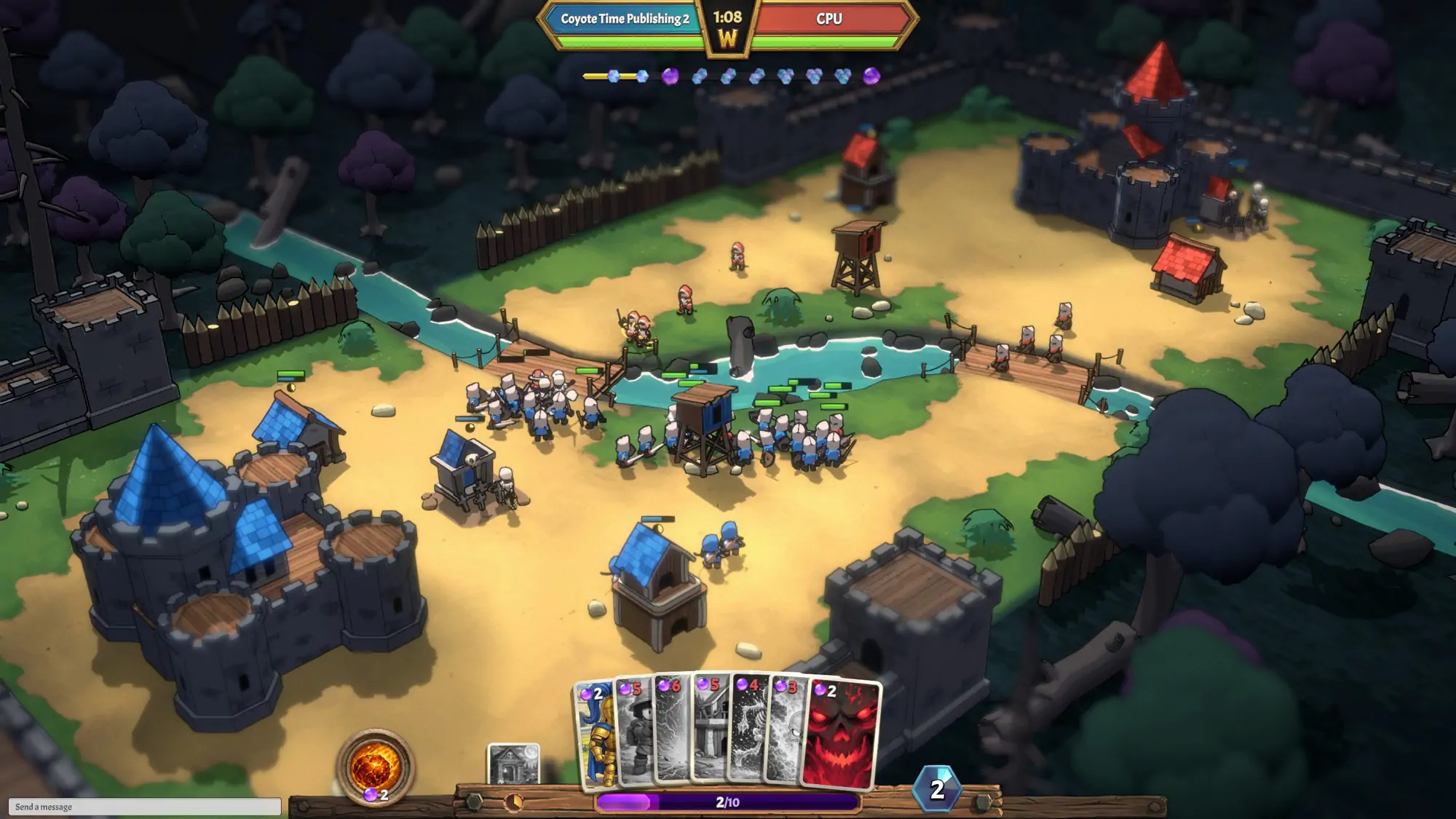Screen dimensions: 1456x819
Task: Click the blue hexagon gem counter
Action: pyautogui.click(x=937, y=789)
